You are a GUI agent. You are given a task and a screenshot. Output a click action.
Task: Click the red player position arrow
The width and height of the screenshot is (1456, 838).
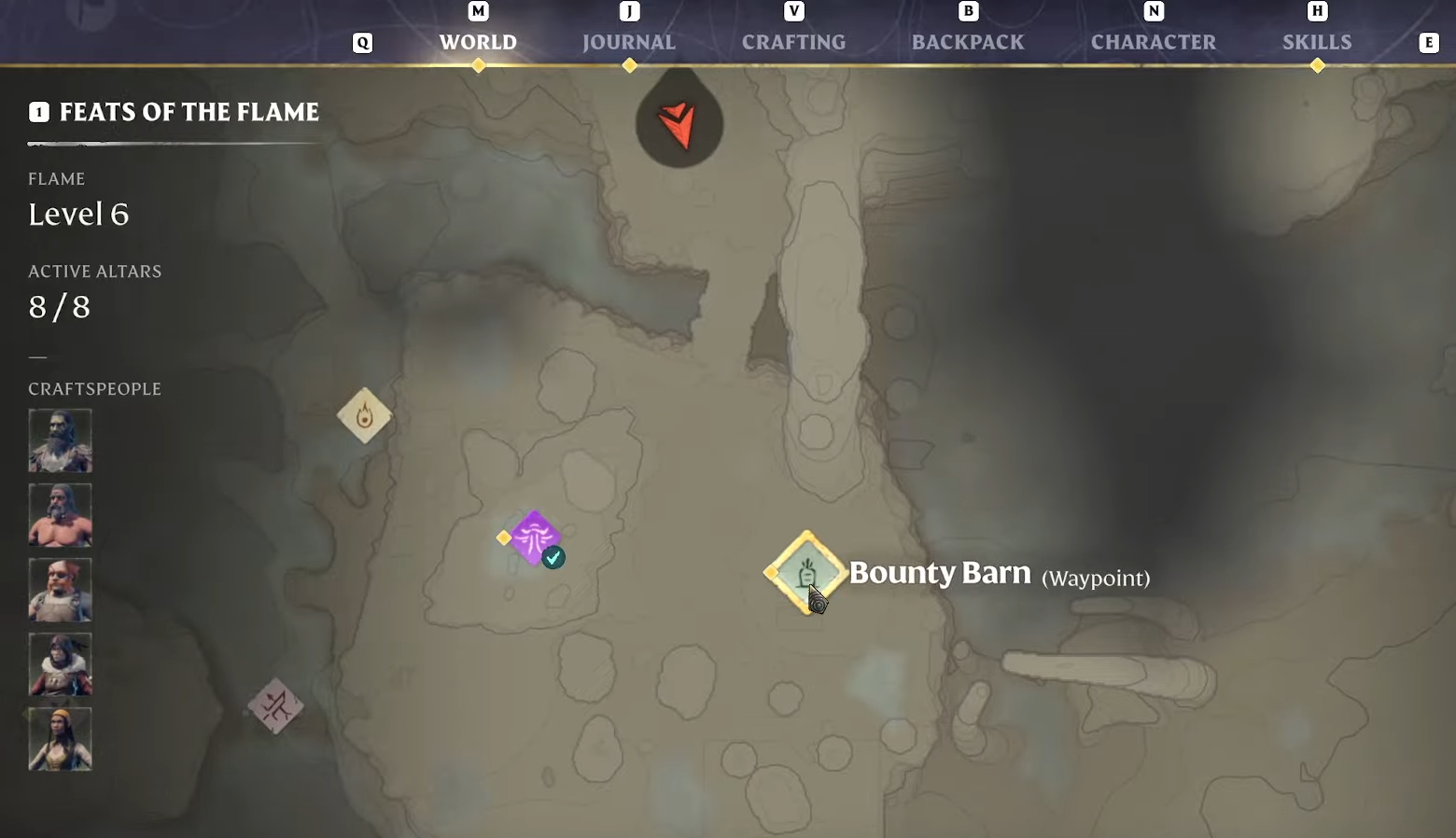click(x=679, y=126)
